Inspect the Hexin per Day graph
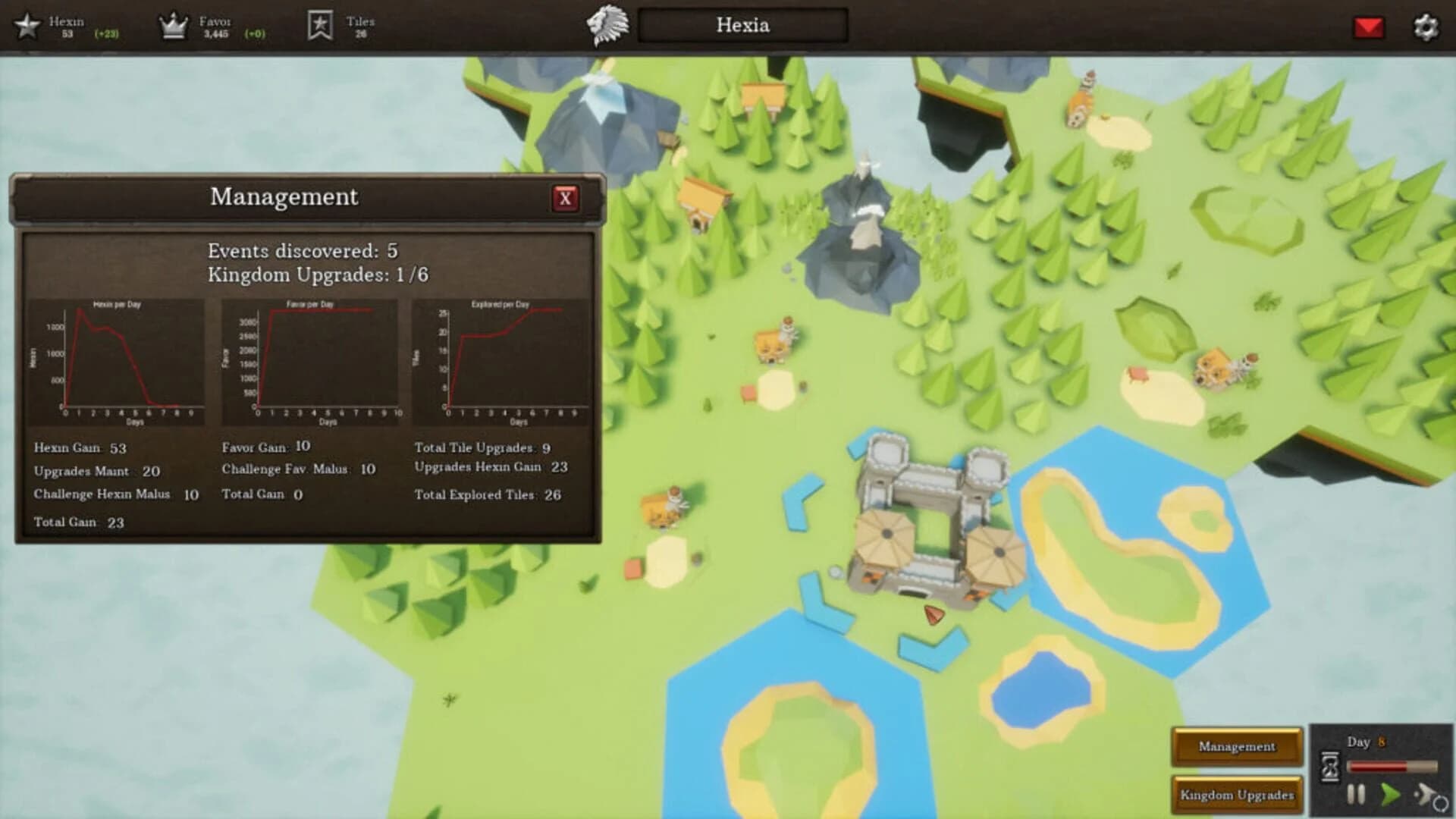 pos(124,356)
